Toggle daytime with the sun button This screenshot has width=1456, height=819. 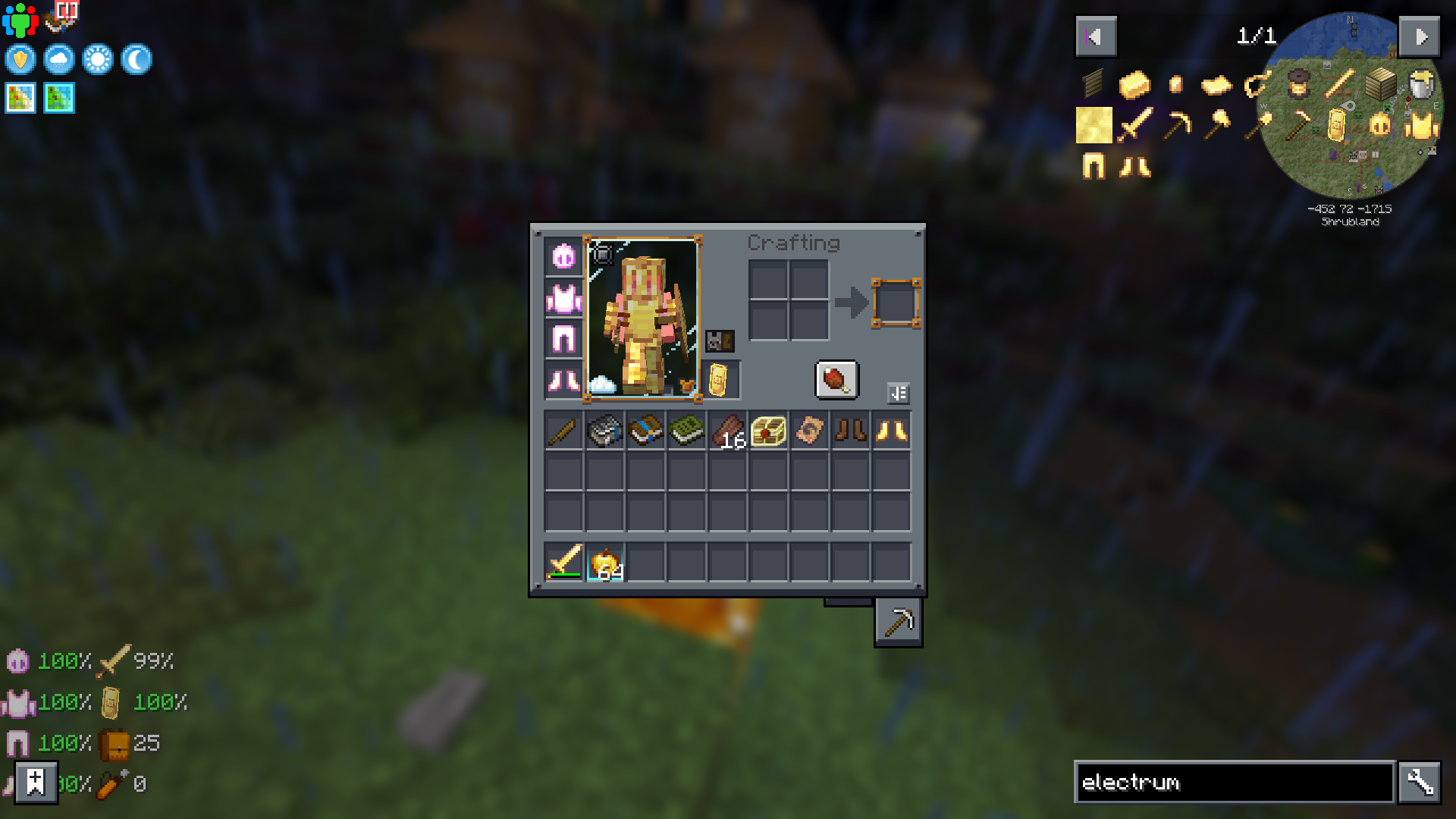tap(98, 60)
